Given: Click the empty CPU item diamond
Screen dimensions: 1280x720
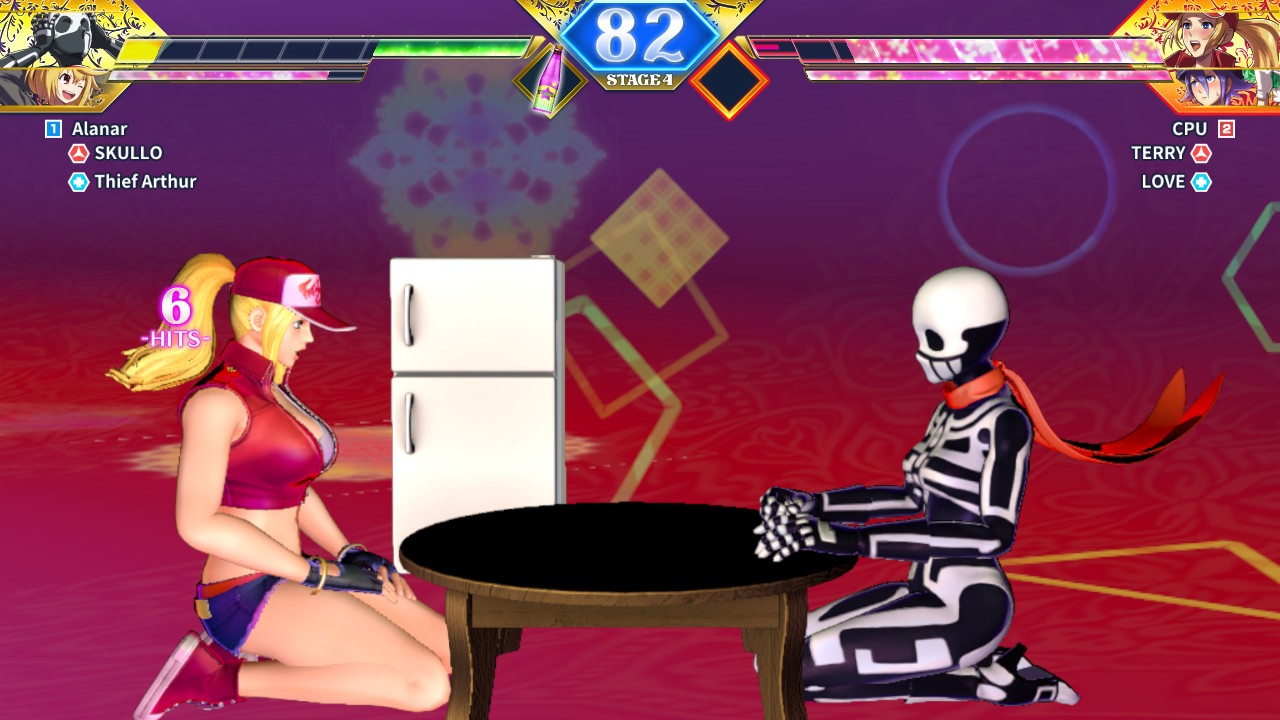Looking at the screenshot, I should 729,80.
